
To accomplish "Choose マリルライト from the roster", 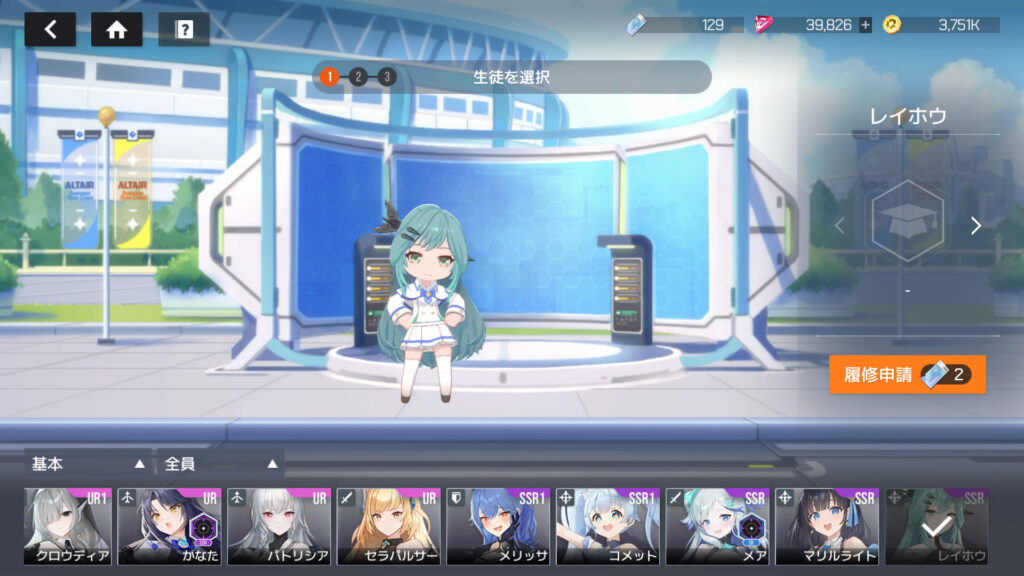I will click(826, 527).
